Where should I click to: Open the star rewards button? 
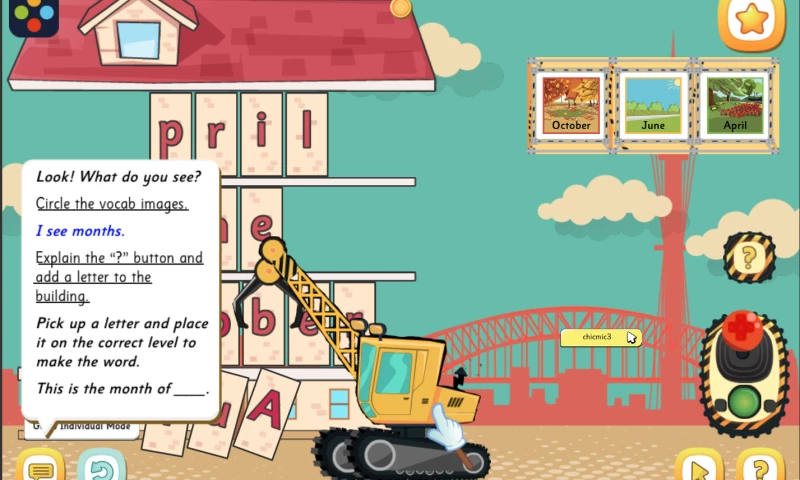751,19
